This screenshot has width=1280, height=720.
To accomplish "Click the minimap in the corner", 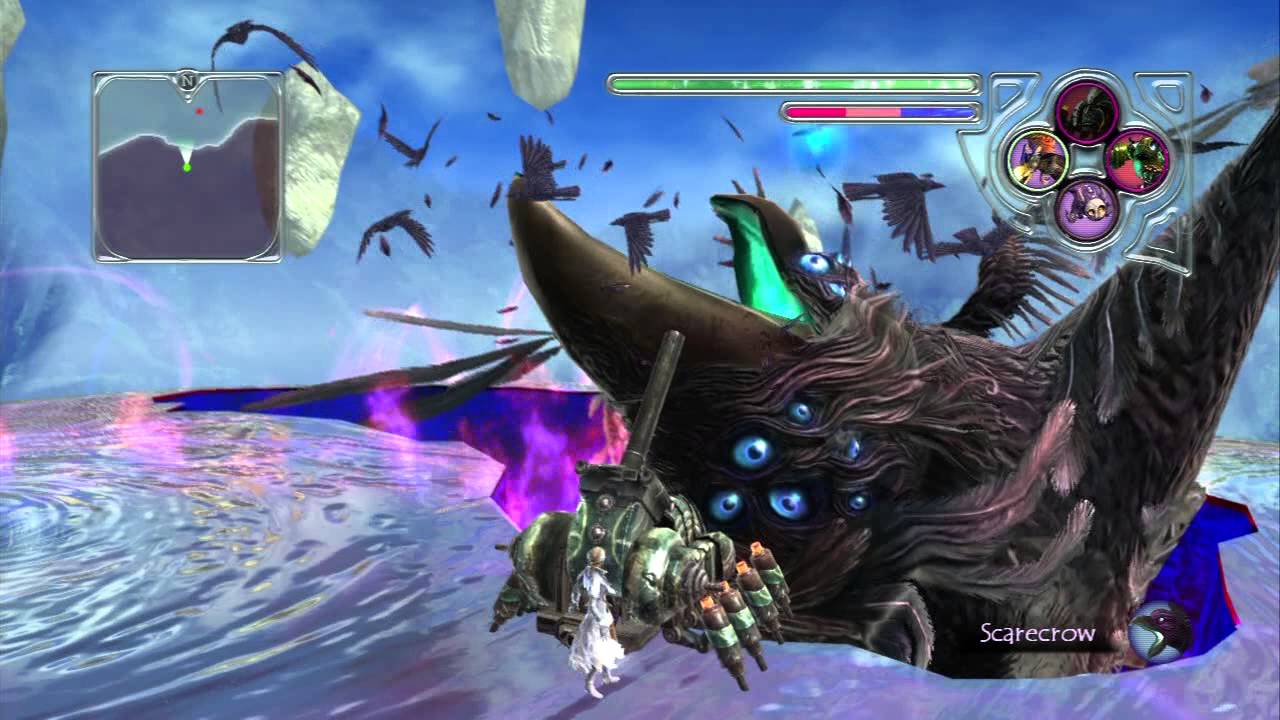I will [188, 166].
